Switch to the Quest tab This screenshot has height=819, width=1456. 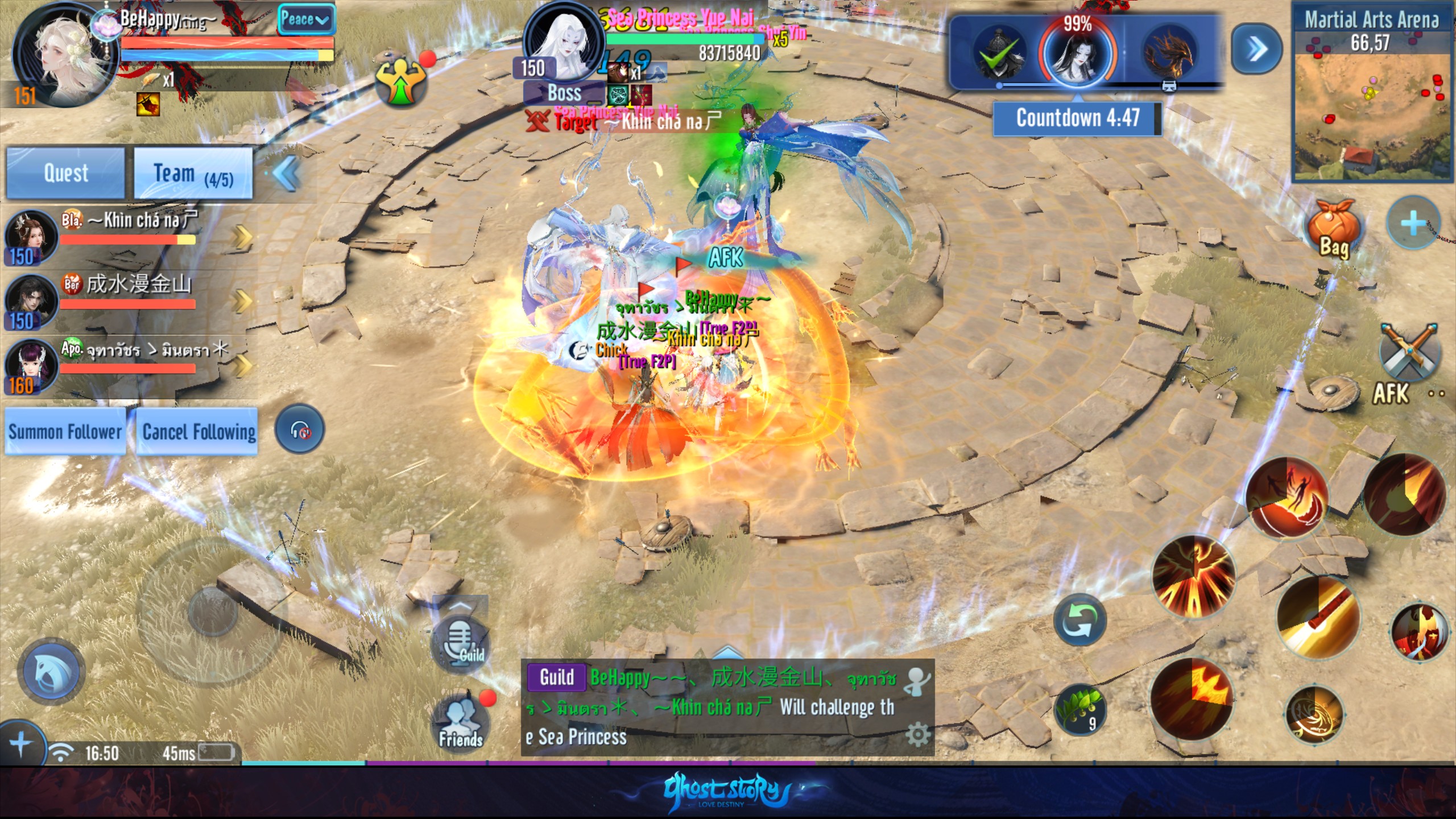65,173
